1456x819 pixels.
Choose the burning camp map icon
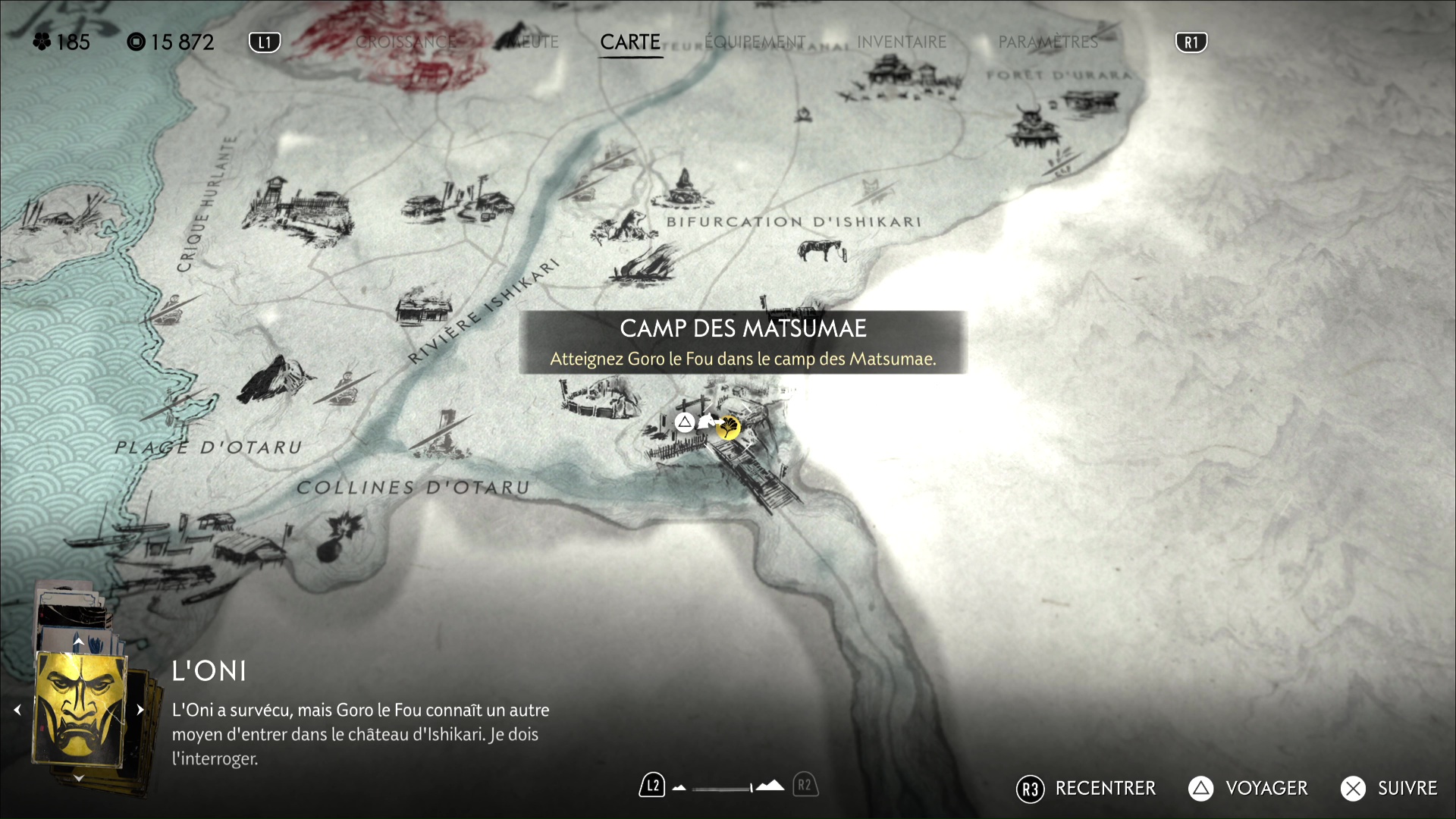click(x=645, y=265)
